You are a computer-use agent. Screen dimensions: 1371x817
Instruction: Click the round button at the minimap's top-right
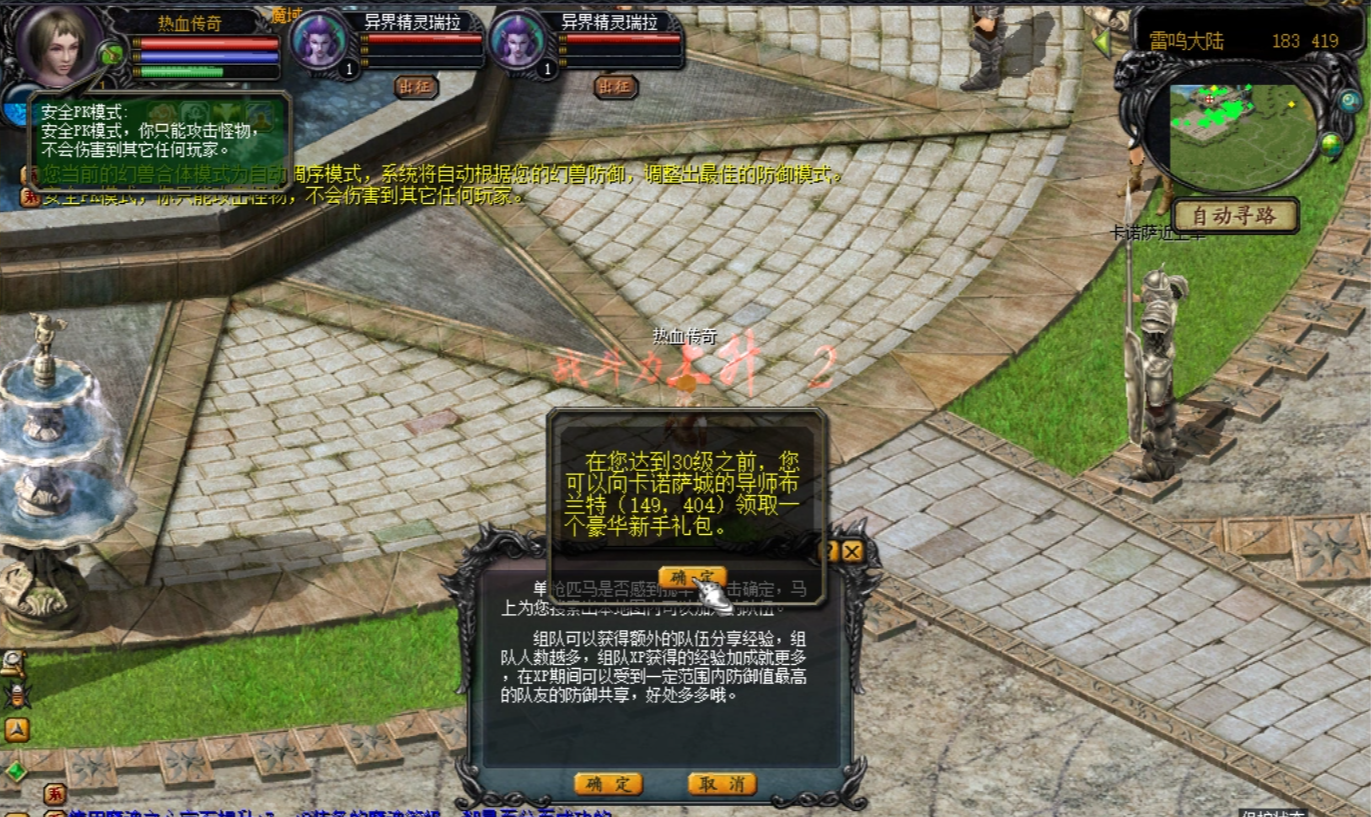1349,100
